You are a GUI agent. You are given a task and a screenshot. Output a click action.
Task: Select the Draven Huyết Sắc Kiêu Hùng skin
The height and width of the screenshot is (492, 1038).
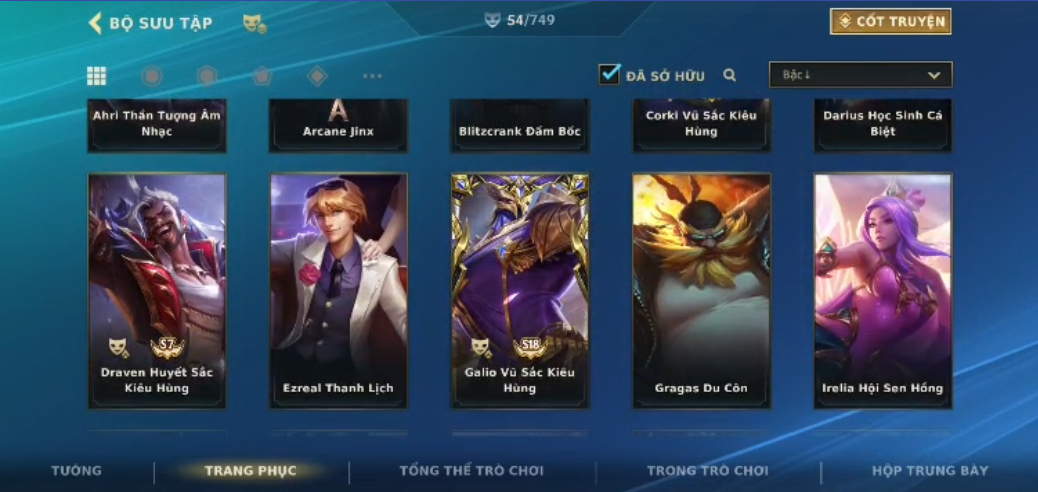point(157,290)
